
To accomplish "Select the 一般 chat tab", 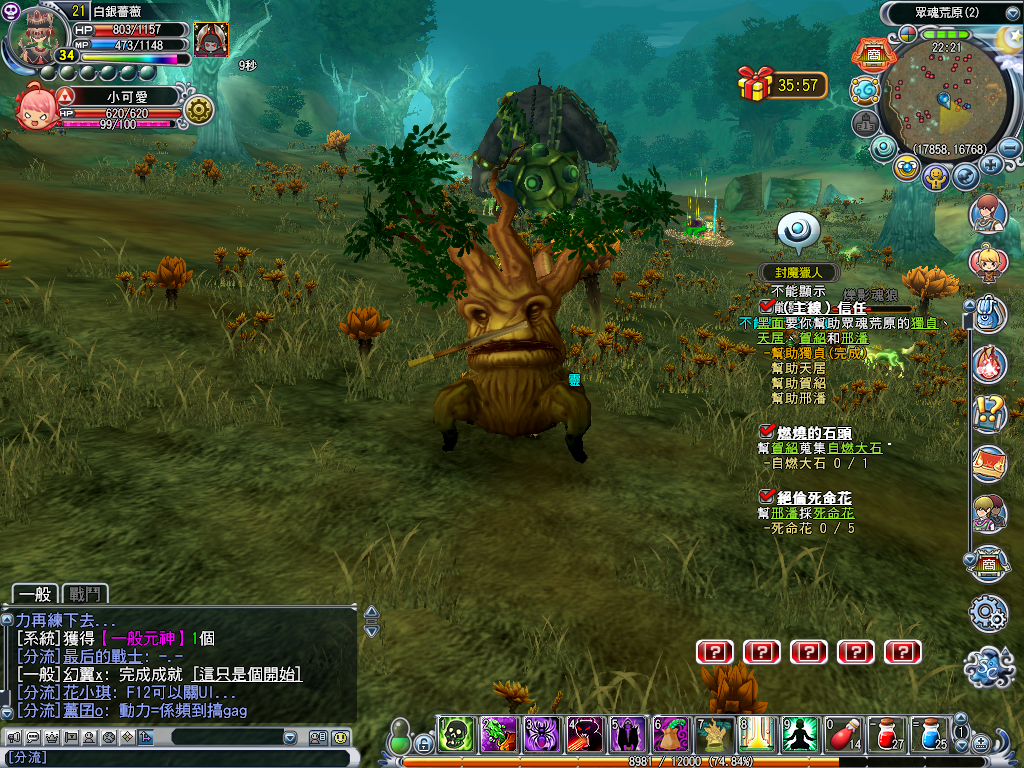I will pyautogui.click(x=35, y=594).
